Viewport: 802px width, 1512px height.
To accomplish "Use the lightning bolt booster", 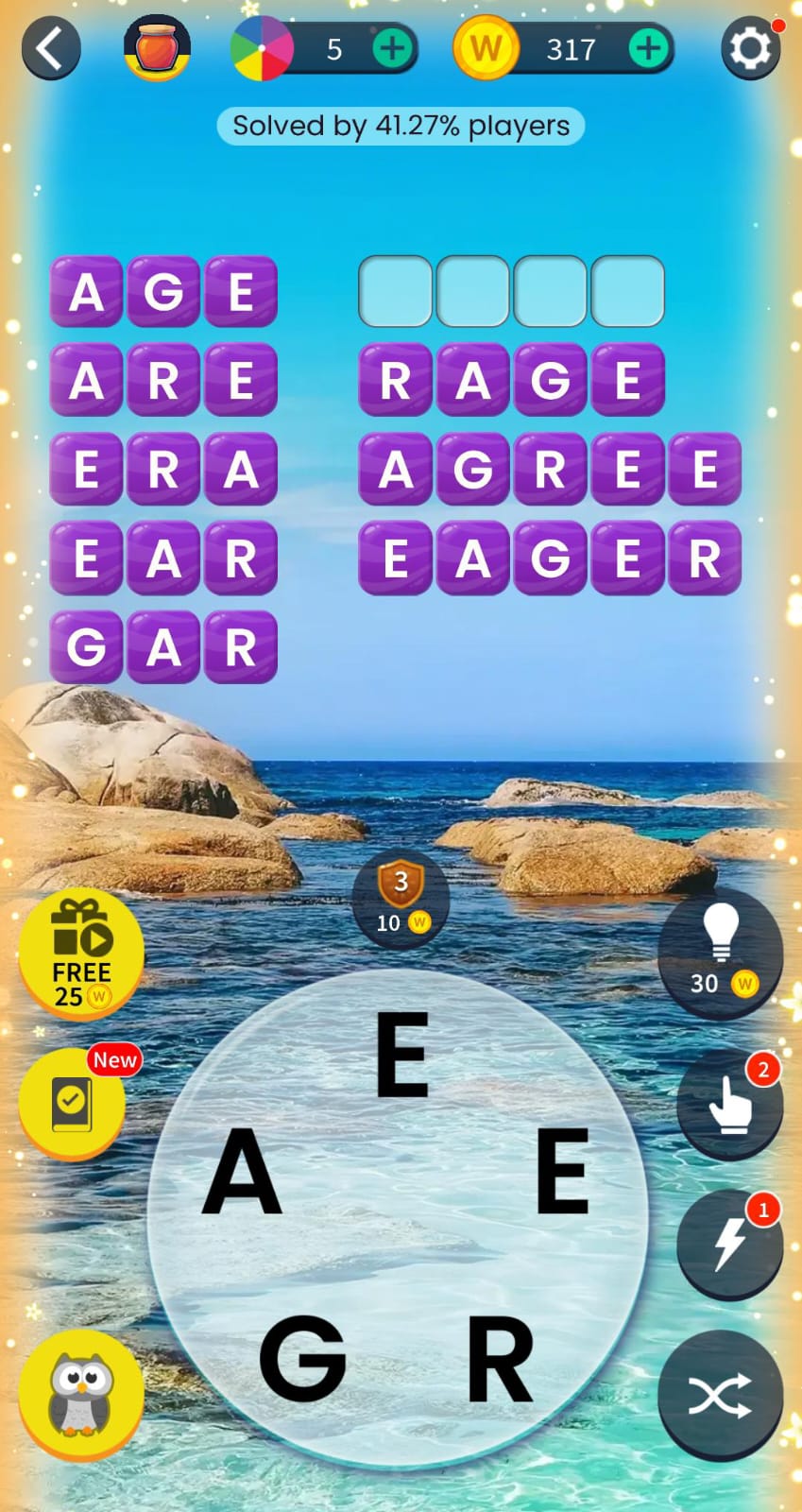I will (x=729, y=1243).
